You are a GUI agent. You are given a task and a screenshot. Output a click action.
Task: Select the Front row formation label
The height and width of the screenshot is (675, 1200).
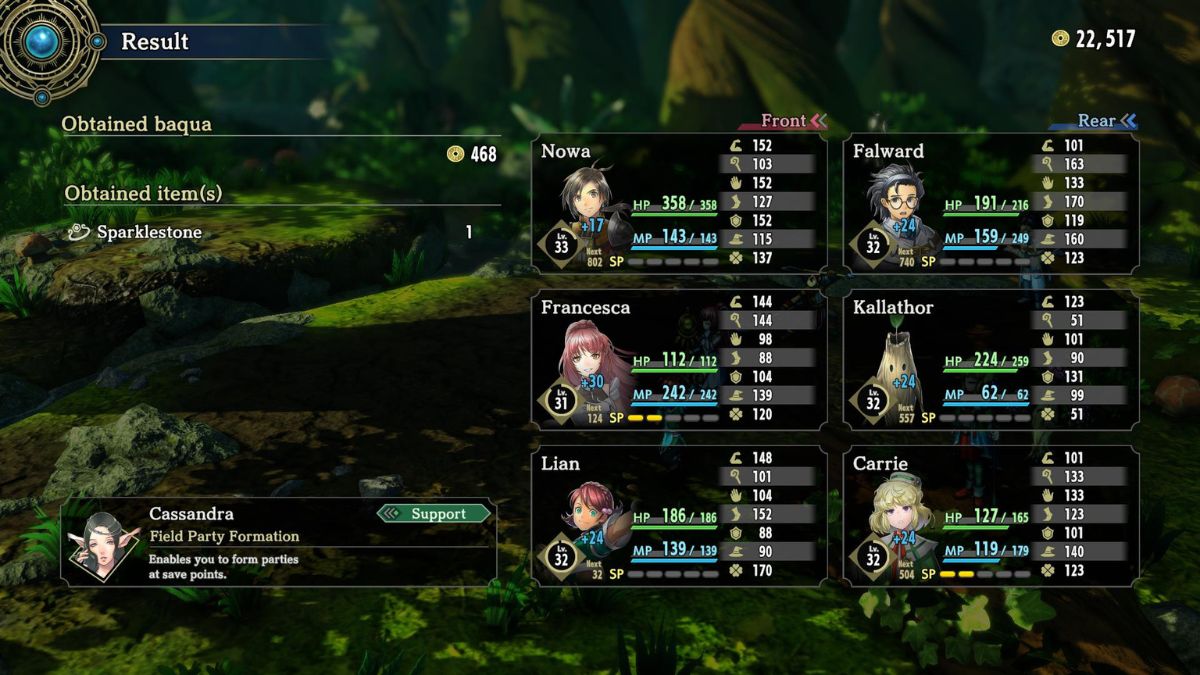click(x=785, y=121)
